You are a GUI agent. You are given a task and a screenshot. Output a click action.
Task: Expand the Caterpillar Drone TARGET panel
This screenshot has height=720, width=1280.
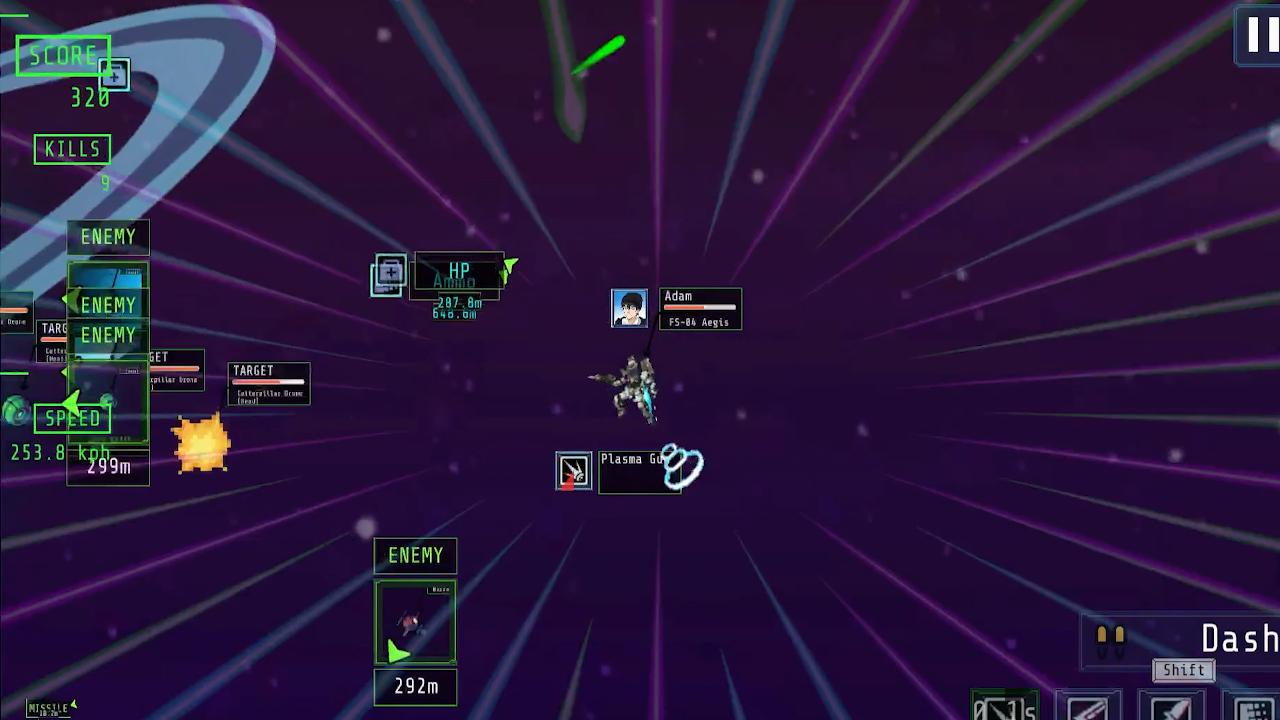pos(267,383)
